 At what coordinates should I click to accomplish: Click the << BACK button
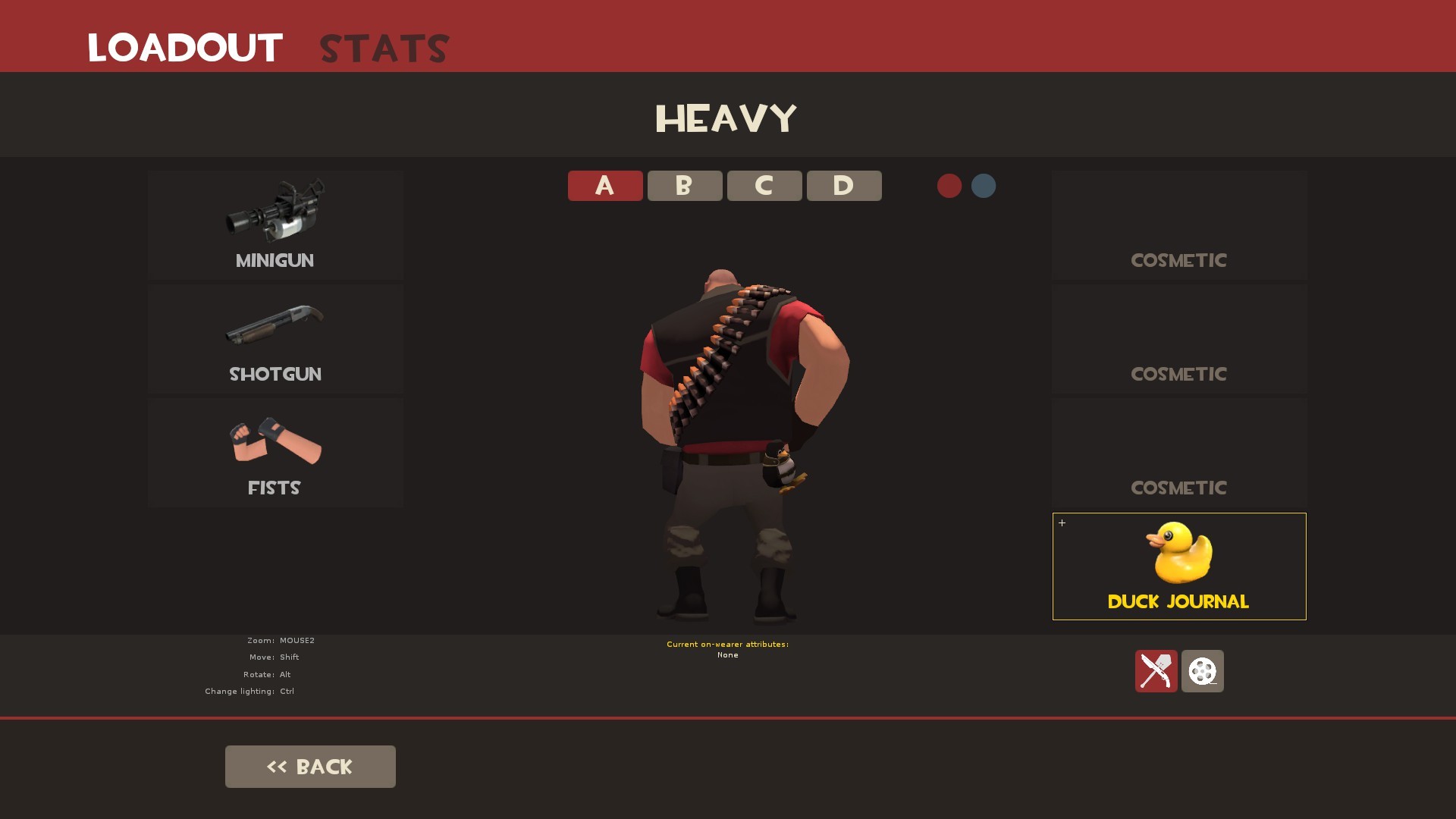309,766
